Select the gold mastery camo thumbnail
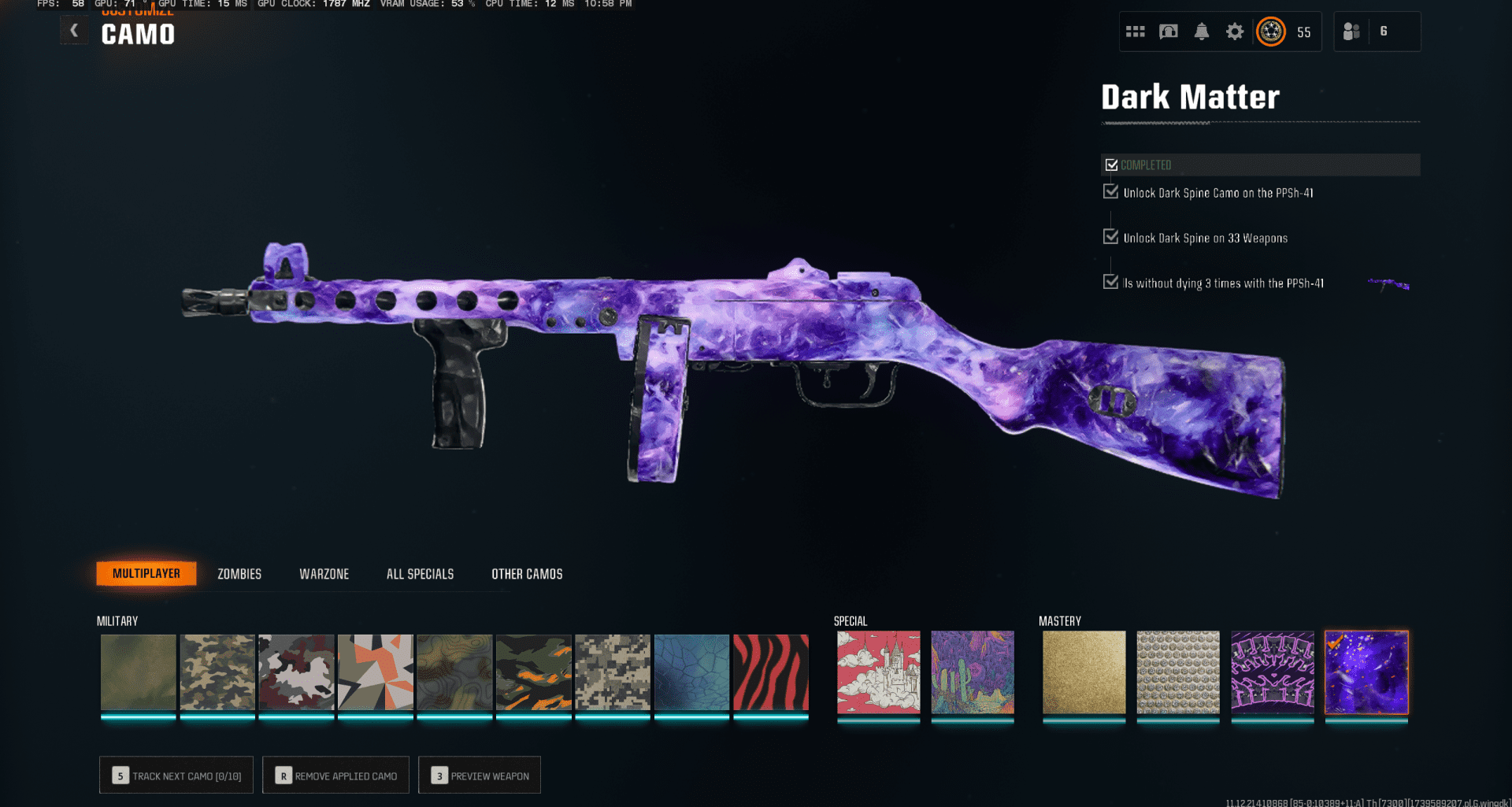 [x=1083, y=673]
